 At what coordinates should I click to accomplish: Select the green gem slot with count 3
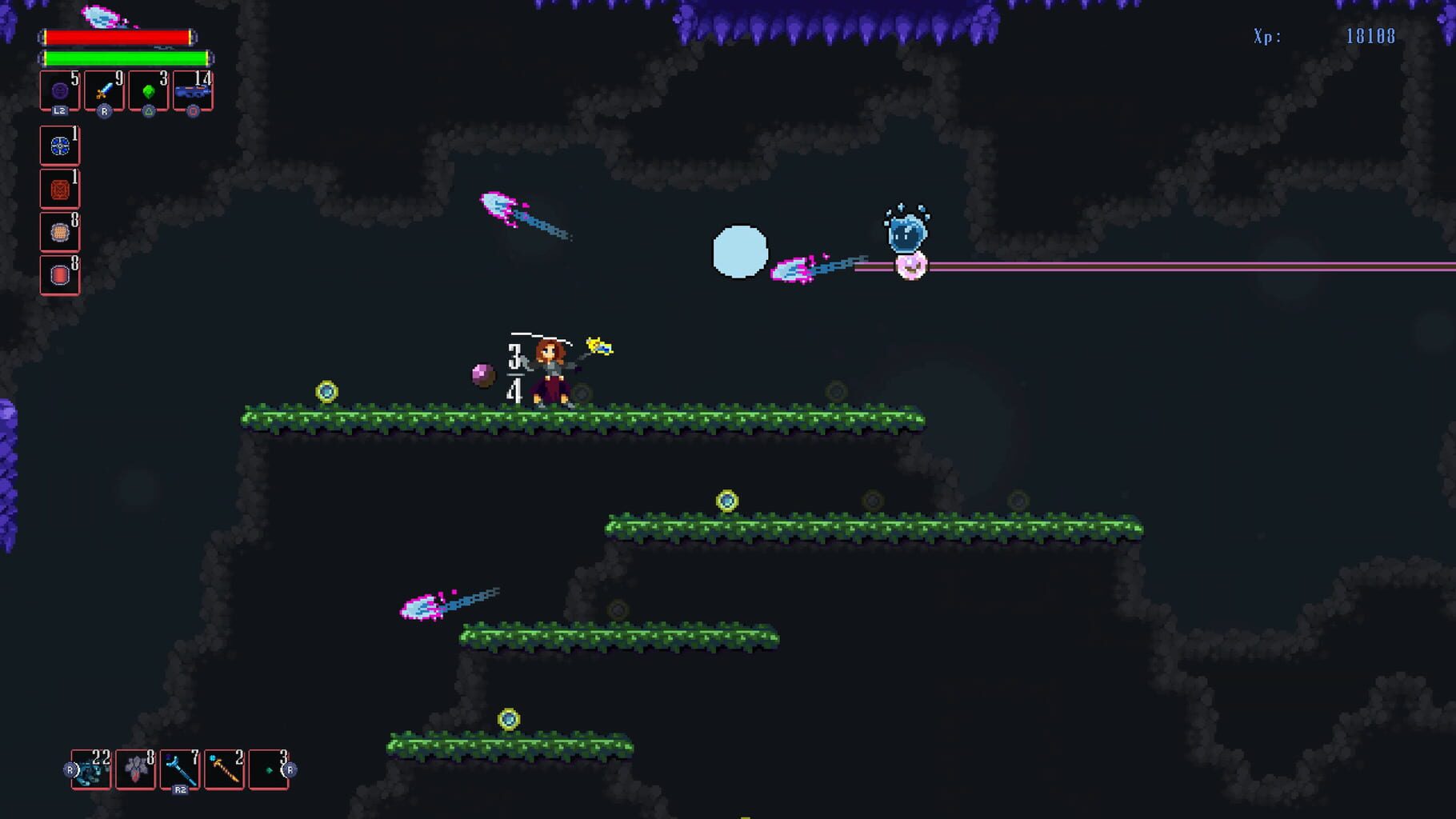[146, 90]
